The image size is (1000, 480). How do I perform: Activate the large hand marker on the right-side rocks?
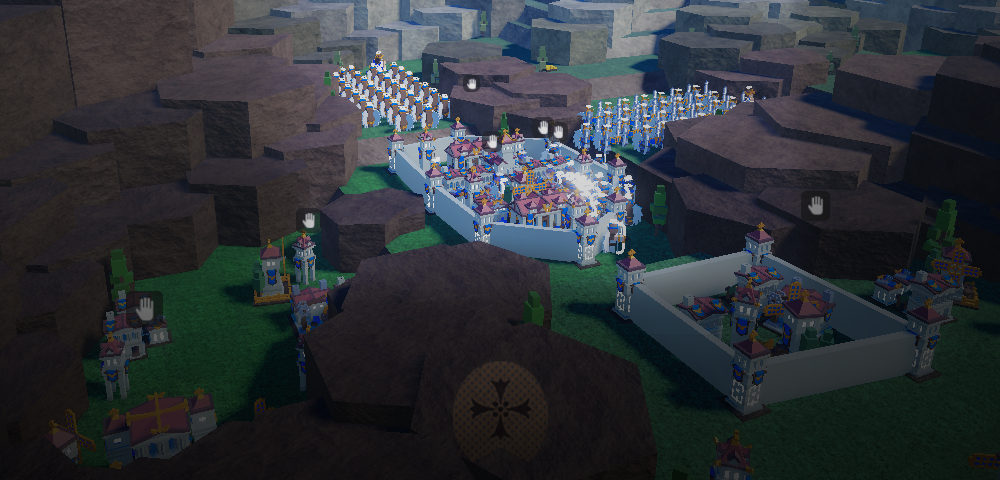click(x=816, y=206)
